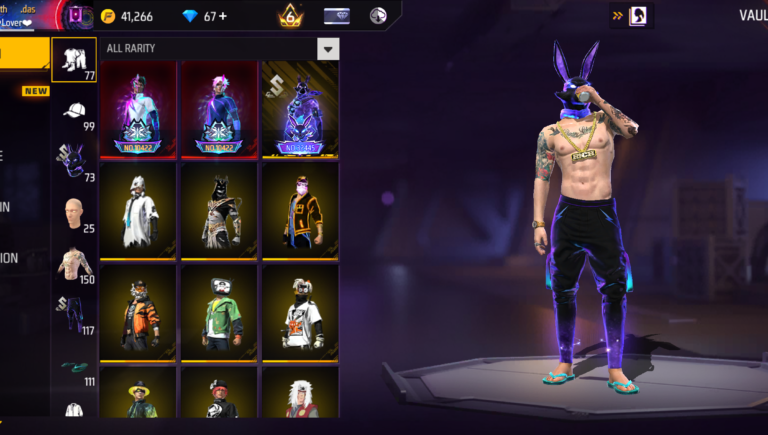Show the shirtless torso tops category

(74, 264)
